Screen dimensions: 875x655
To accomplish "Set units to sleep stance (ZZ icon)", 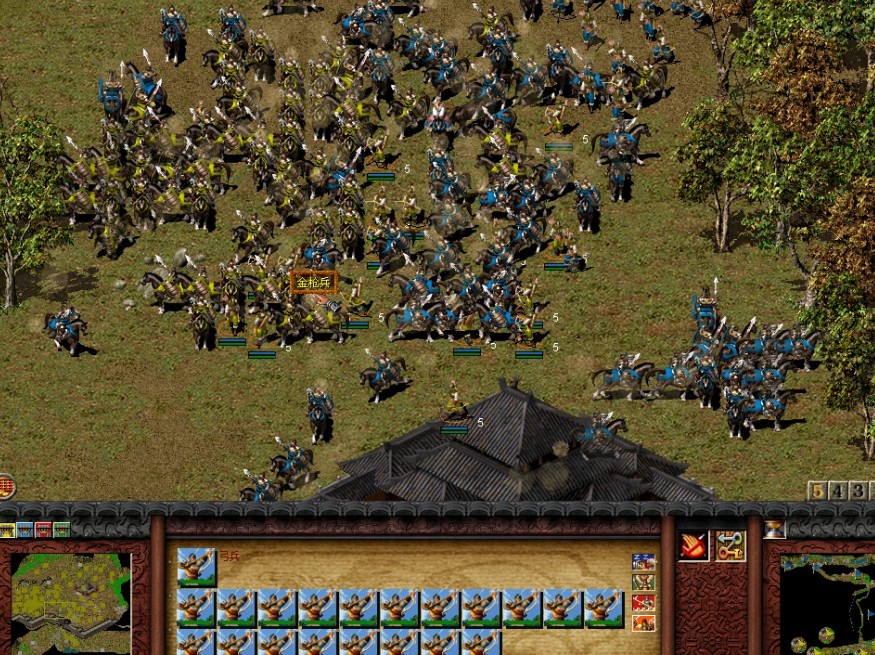I will click(x=643, y=562).
